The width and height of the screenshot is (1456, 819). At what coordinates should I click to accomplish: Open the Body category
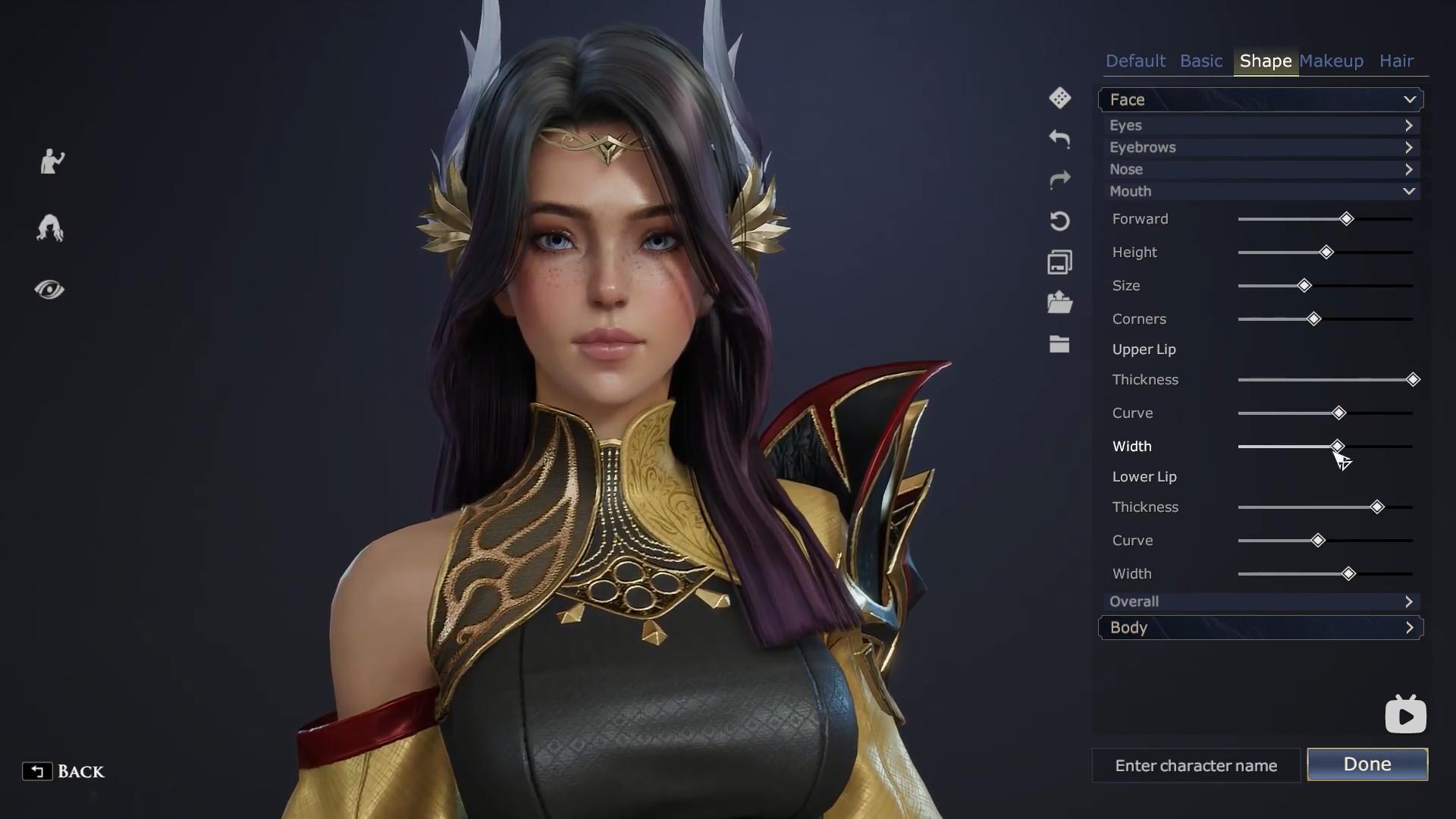(1260, 628)
